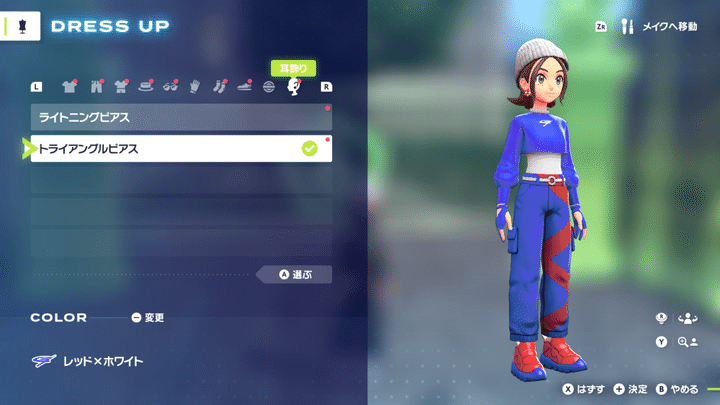Select the gloves category tab
This screenshot has height=405, width=720.
[x=196, y=87]
